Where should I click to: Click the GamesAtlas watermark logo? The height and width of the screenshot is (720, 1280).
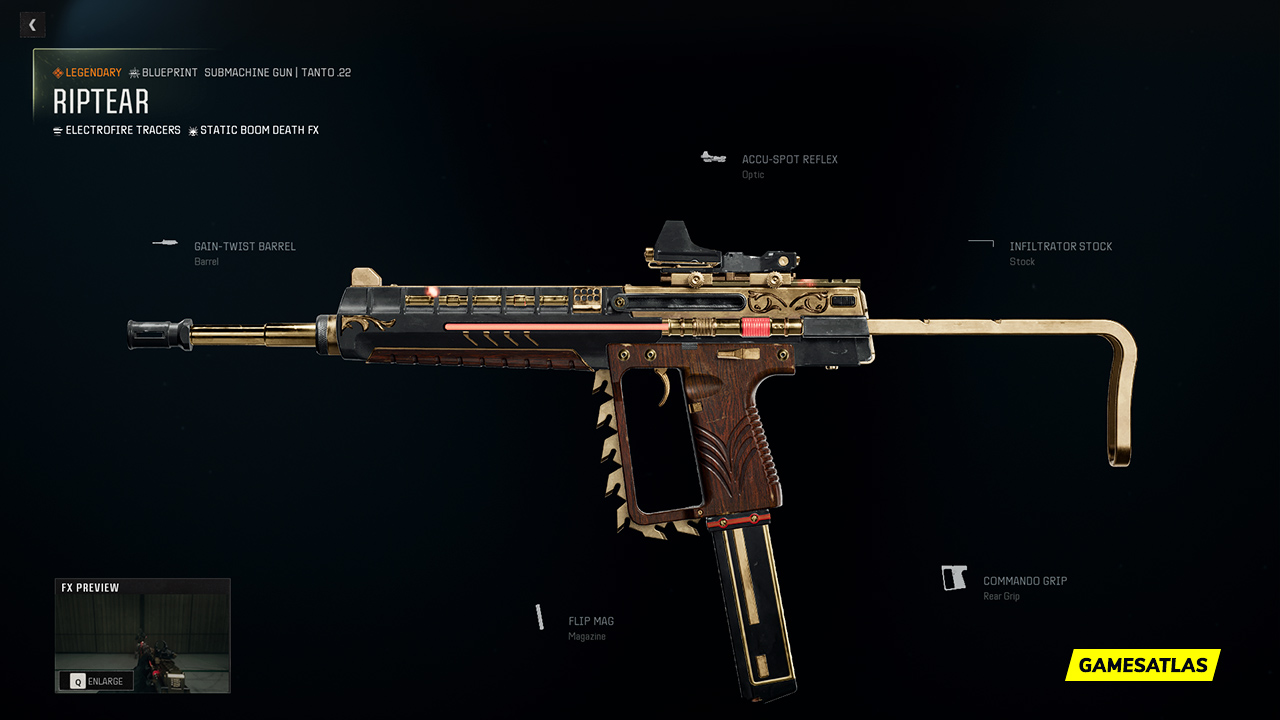[x=1143, y=665]
